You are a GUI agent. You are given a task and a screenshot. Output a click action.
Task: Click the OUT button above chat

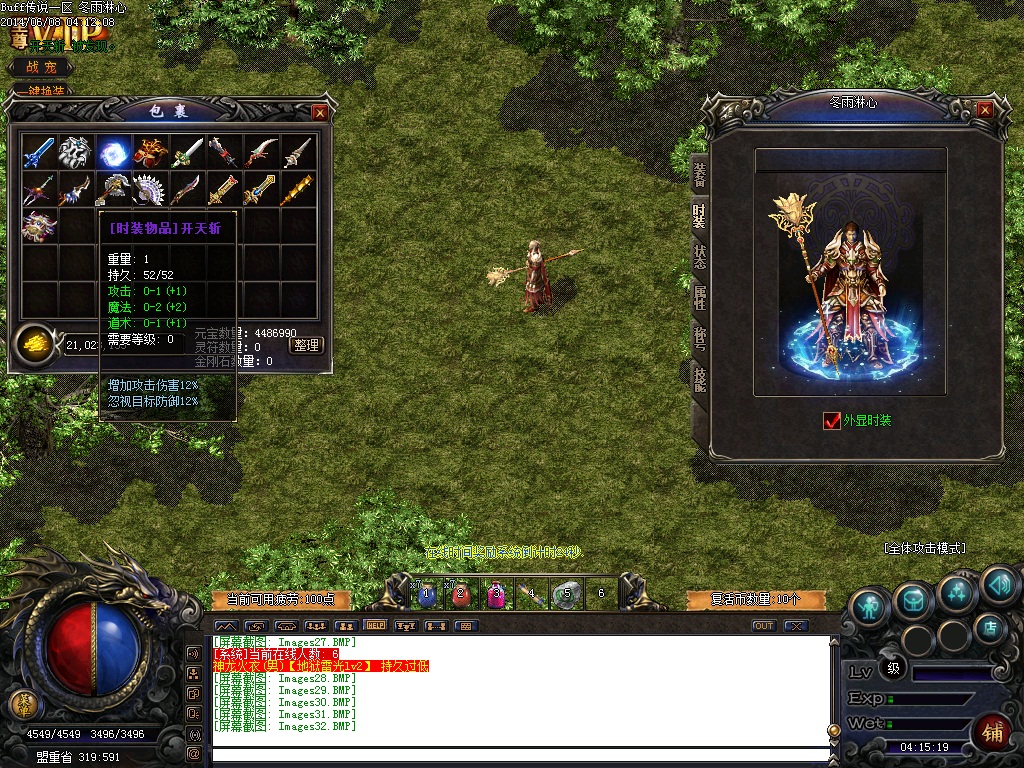[x=764, y=626]
